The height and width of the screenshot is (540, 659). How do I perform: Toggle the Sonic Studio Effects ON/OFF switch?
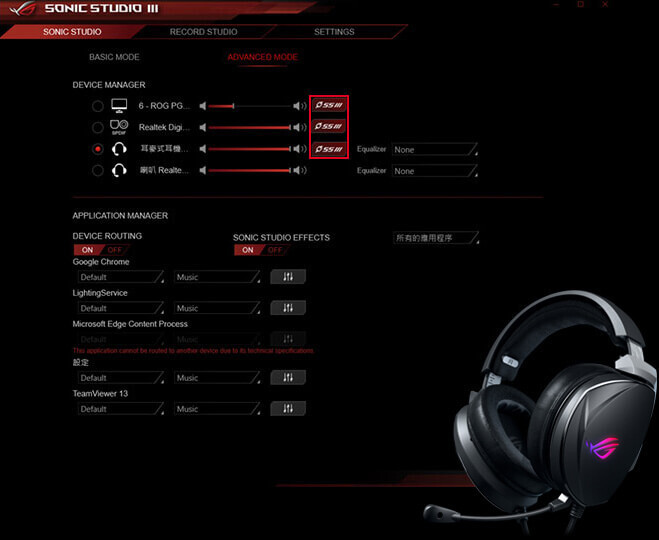click(261, 250)
